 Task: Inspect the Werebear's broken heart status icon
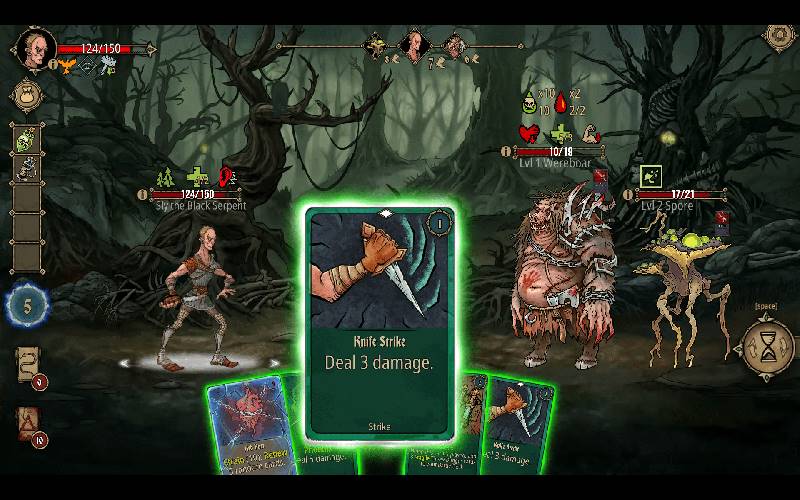tap(530, 133)
